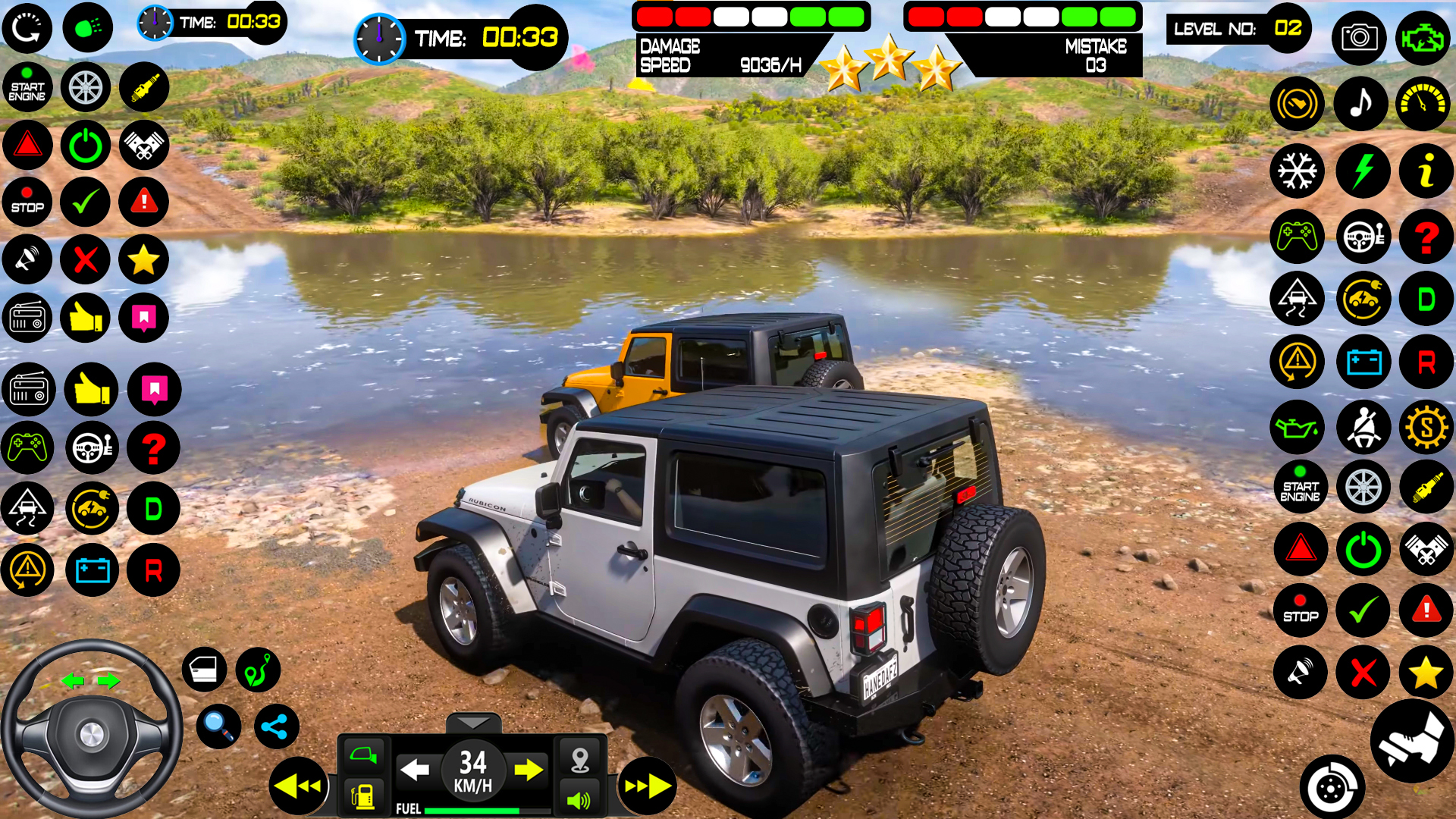Open the music settings icon
The width and height of the screenshot is (1456, 819).
pos(1361,104)
